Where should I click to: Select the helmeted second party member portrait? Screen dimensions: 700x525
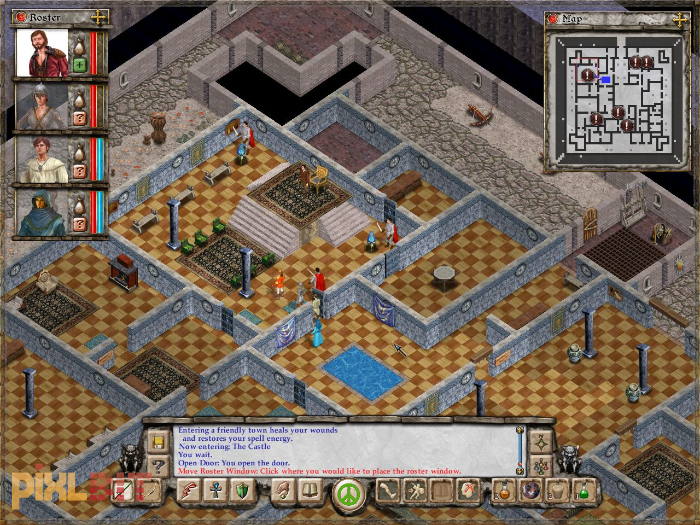point(41,107)
